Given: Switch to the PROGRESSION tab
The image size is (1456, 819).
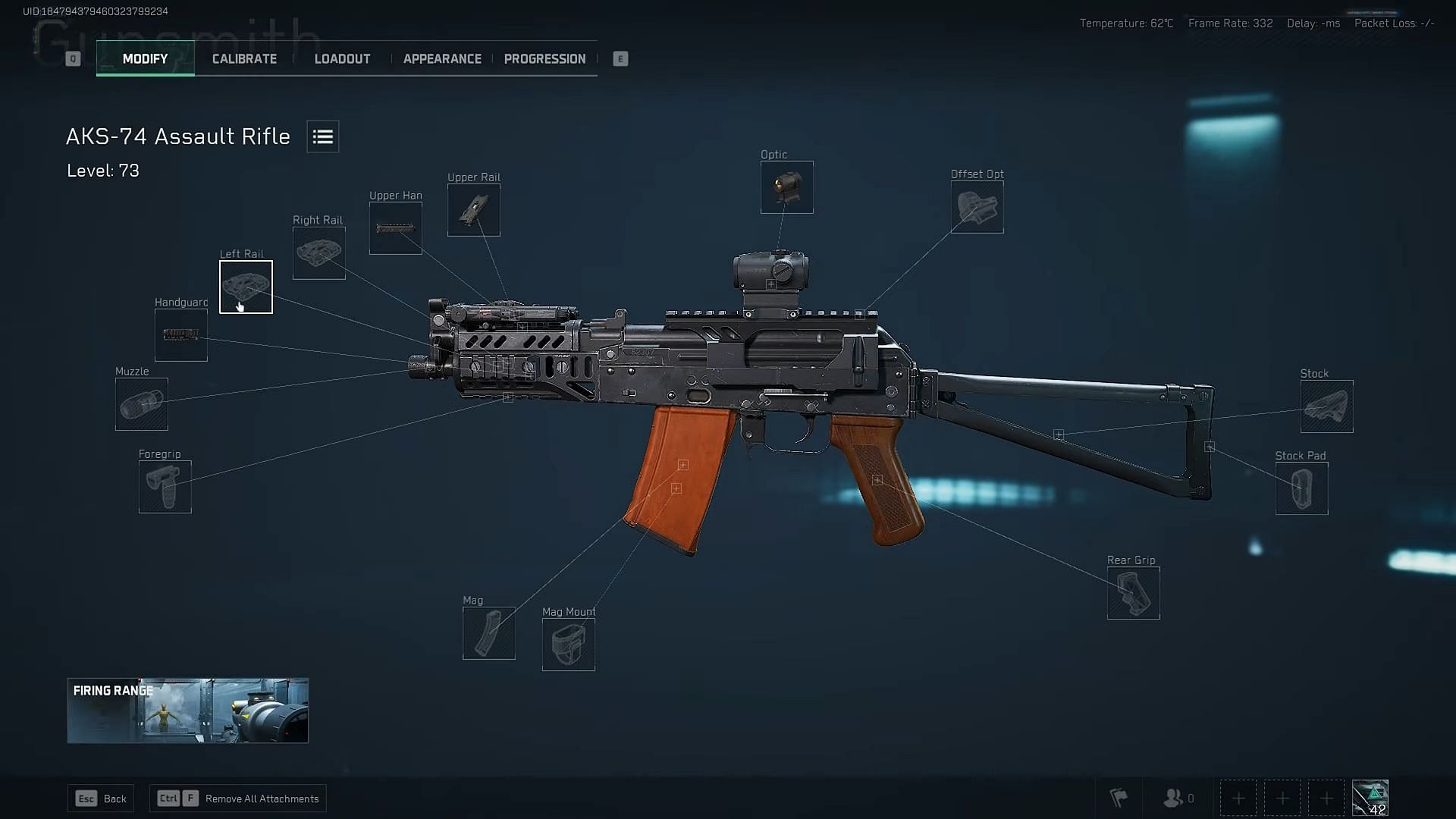Looking at the screenshot, I should [x=544, y=58].
